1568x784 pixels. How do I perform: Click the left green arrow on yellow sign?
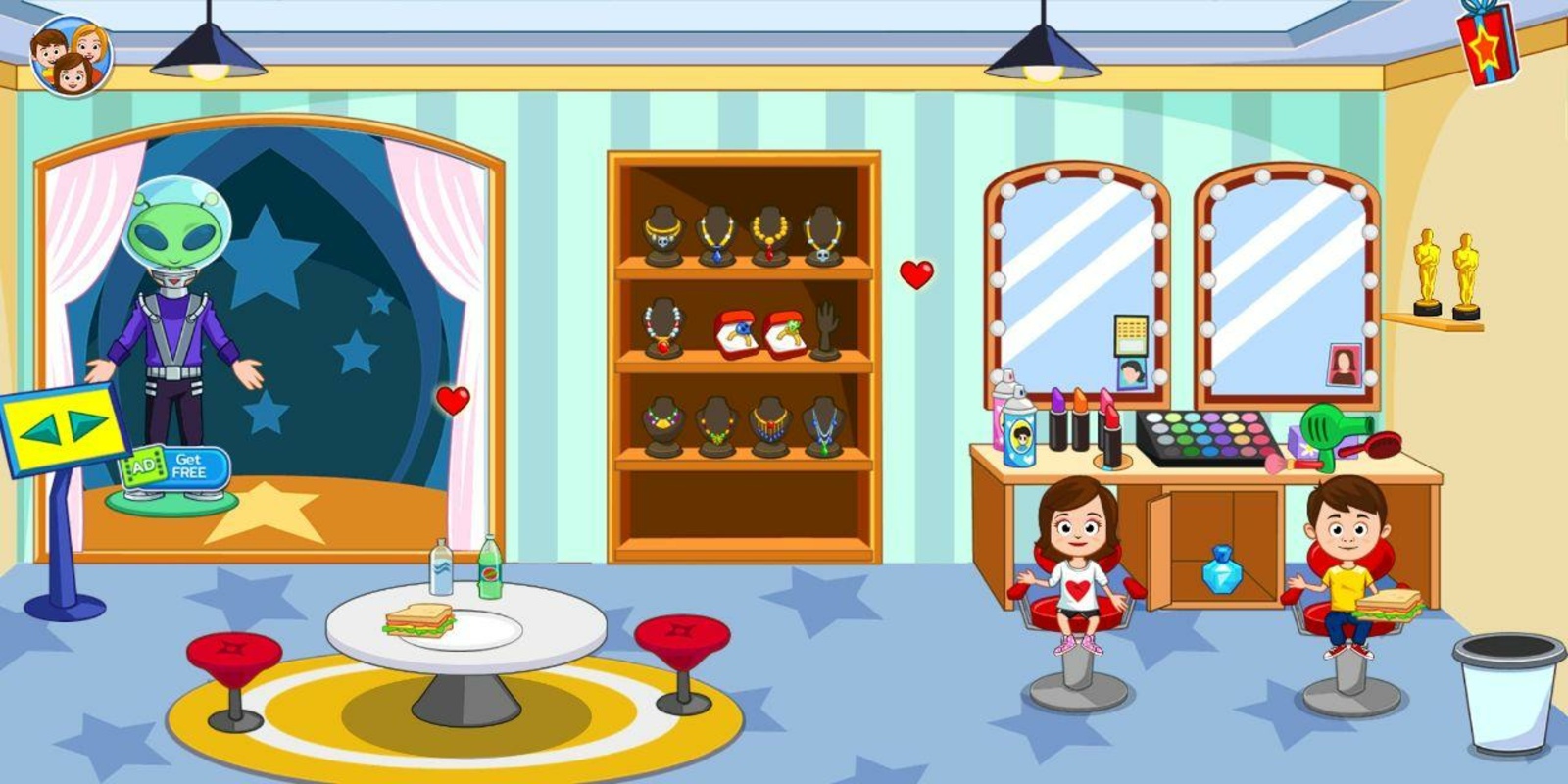click(x=39, y=429)
